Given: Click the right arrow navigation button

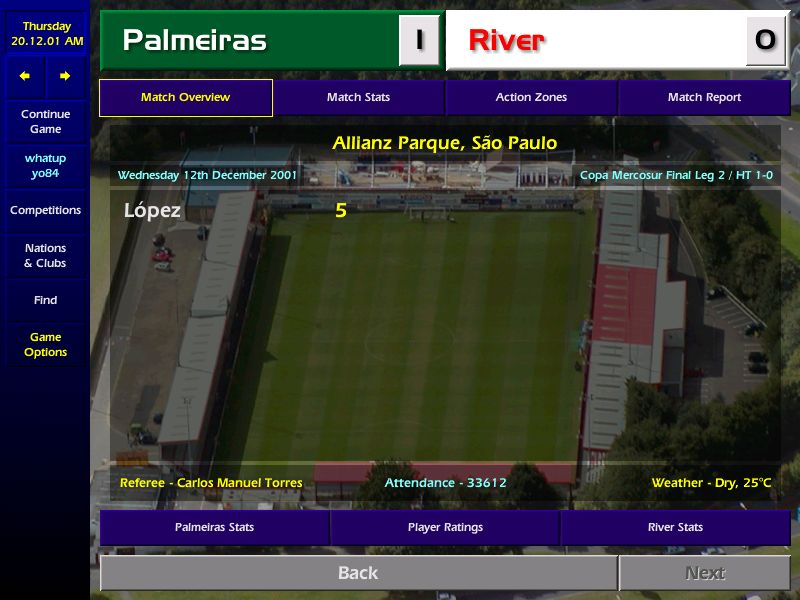Looking at the screenshot, I should click(65, 76).
